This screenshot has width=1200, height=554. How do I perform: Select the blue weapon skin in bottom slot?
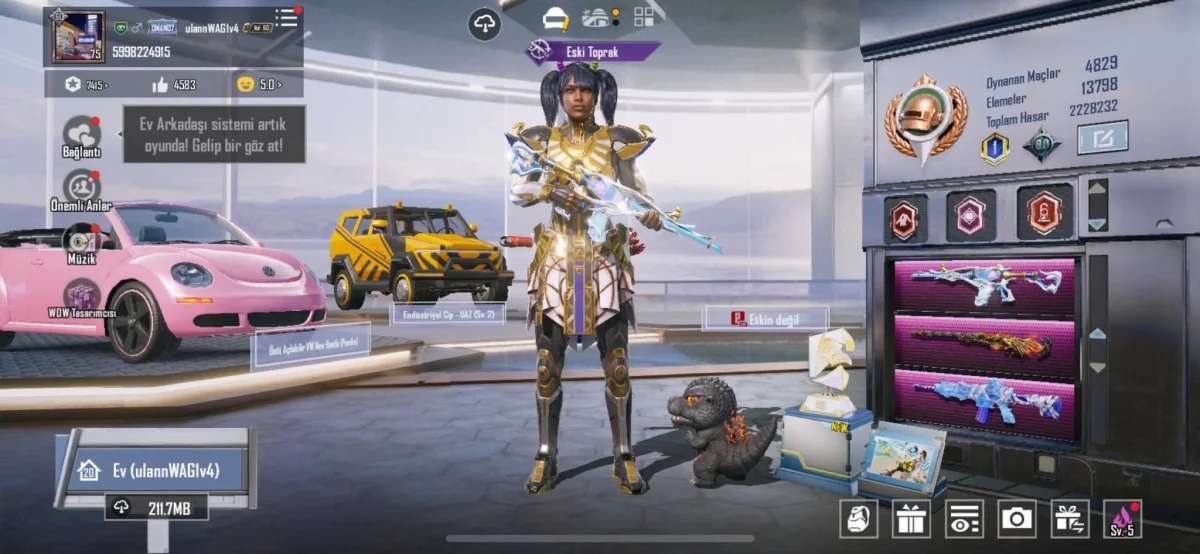pyautogui.click(x=984, y=400)
